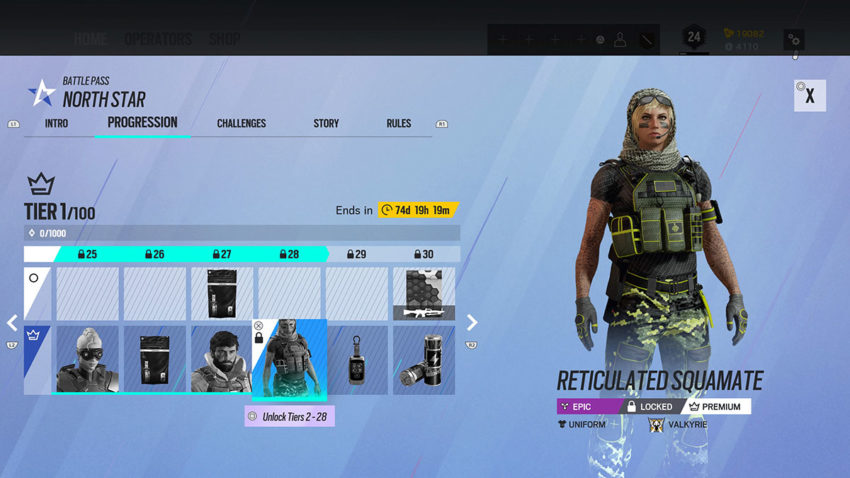Select the tier 26 premium pack reward

point(154,359)
